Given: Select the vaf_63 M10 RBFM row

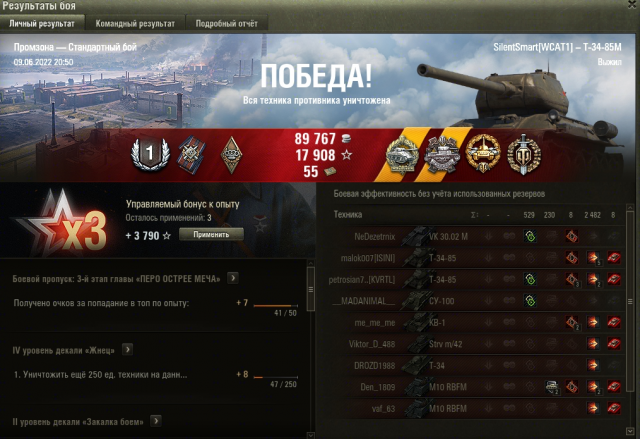Looking at the screenshot, I should point(470,408).
